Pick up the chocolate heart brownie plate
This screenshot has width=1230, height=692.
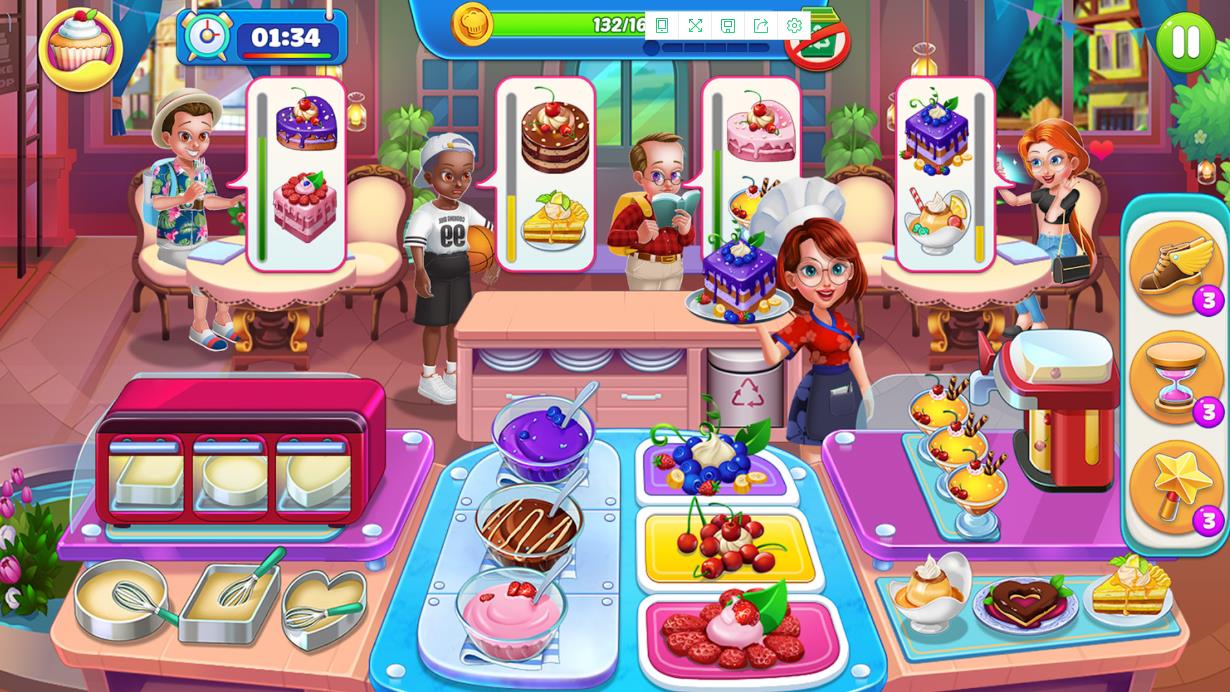click(x=1025, y=602)
